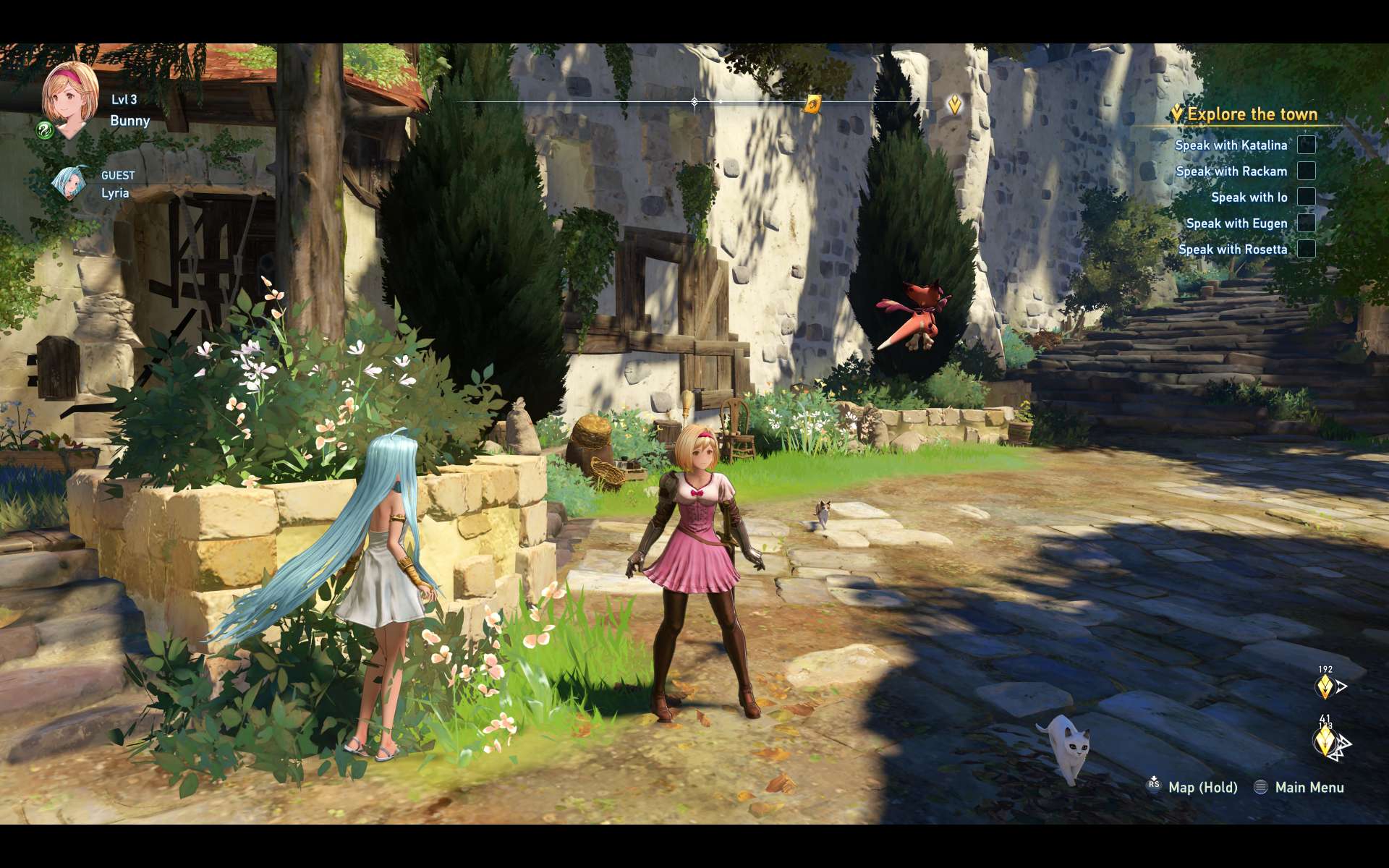The height and width of the screenshot is (868, 1389).
Task: Tick the Speak with Io checkbox
Action: pyautogui.click(x=1306, y=197)
